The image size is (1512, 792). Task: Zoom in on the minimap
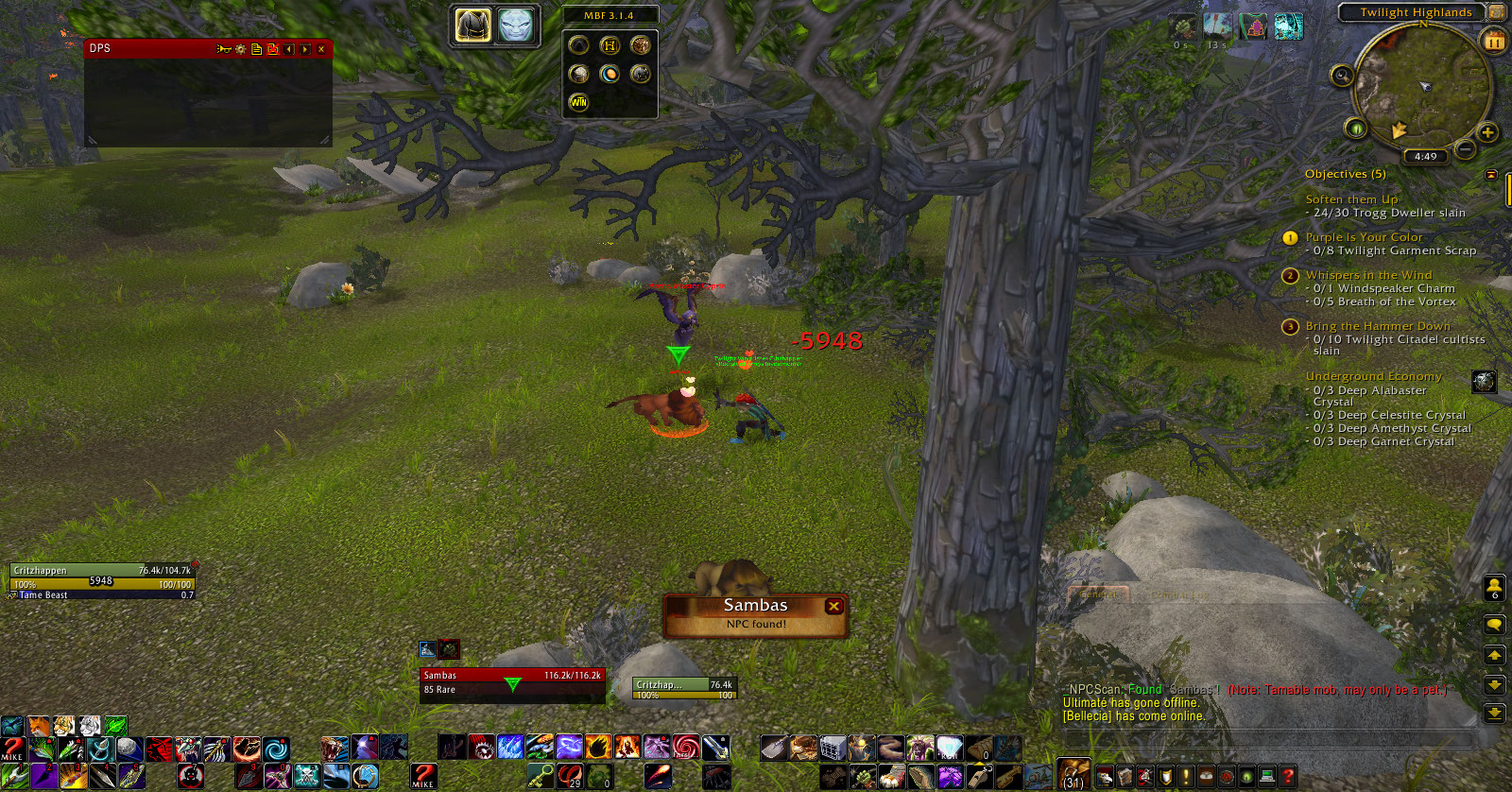(x=1487, y=132)
